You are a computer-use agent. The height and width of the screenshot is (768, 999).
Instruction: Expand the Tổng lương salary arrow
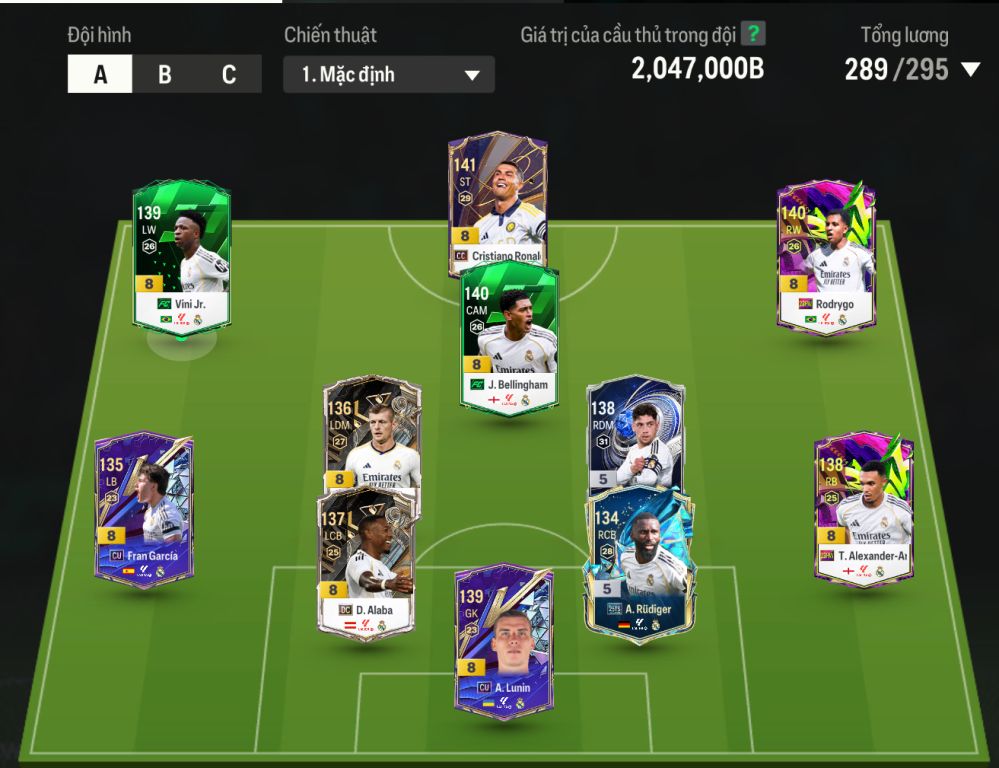[x=970, y=70]
